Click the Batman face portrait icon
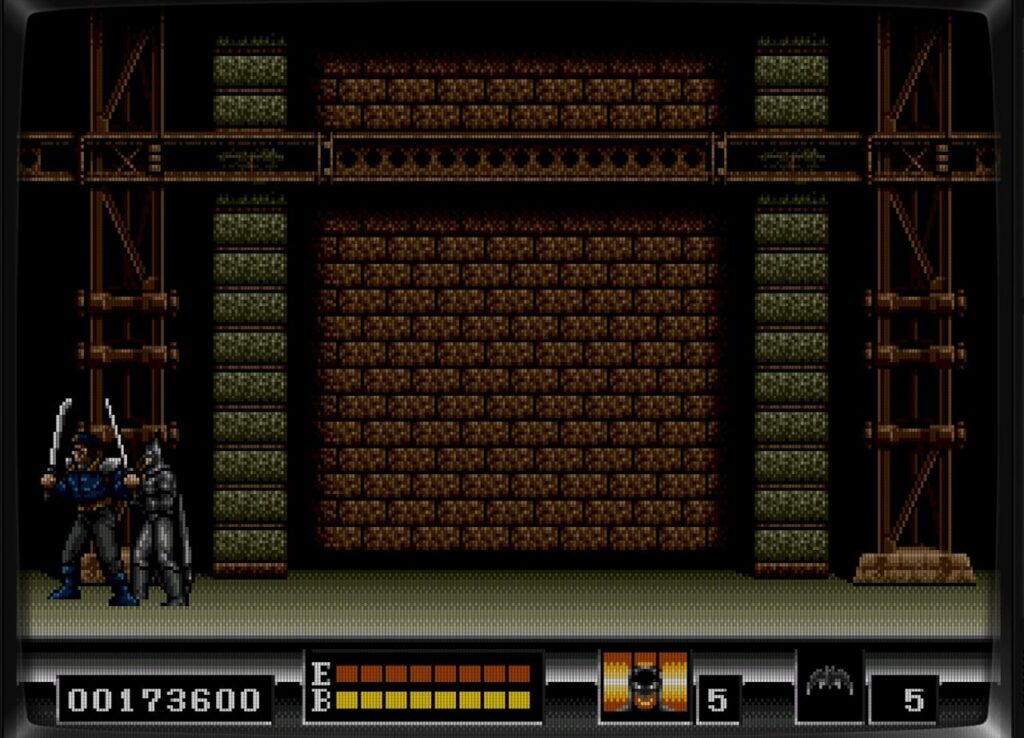 pyautogui.click(x=645, y=683)
